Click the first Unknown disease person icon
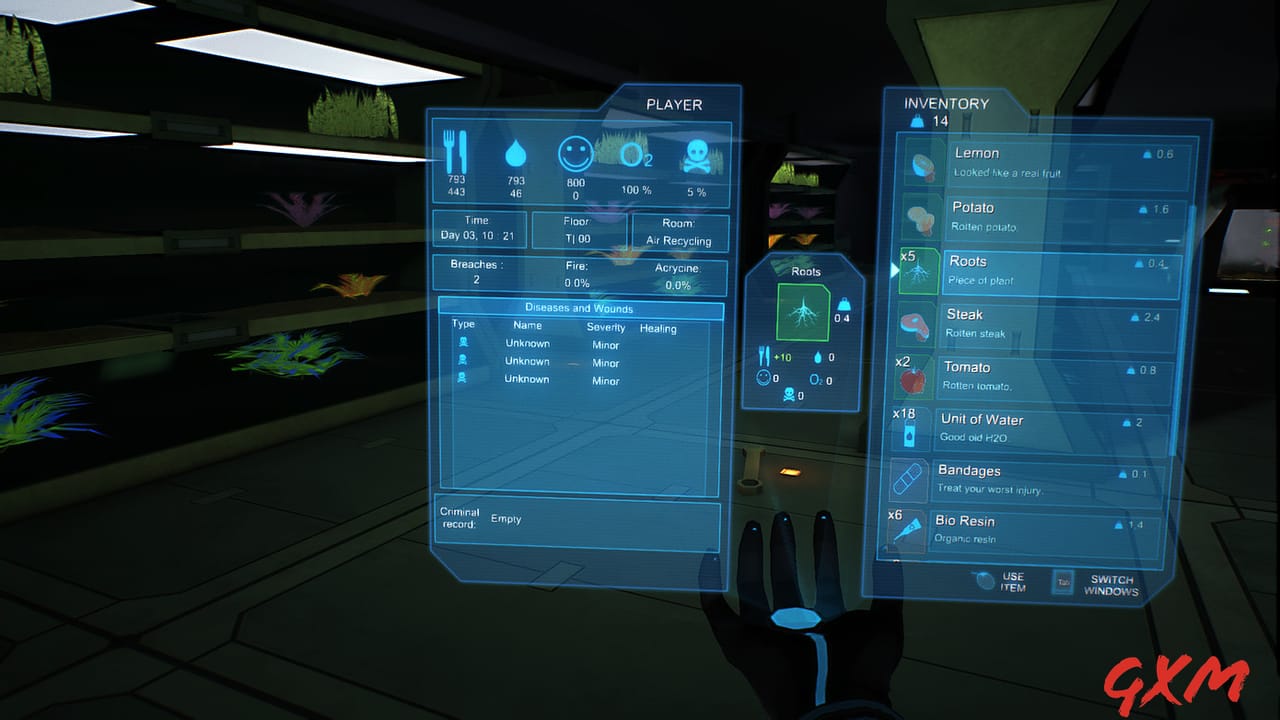 pyautogui.click(x=462, y=343)
